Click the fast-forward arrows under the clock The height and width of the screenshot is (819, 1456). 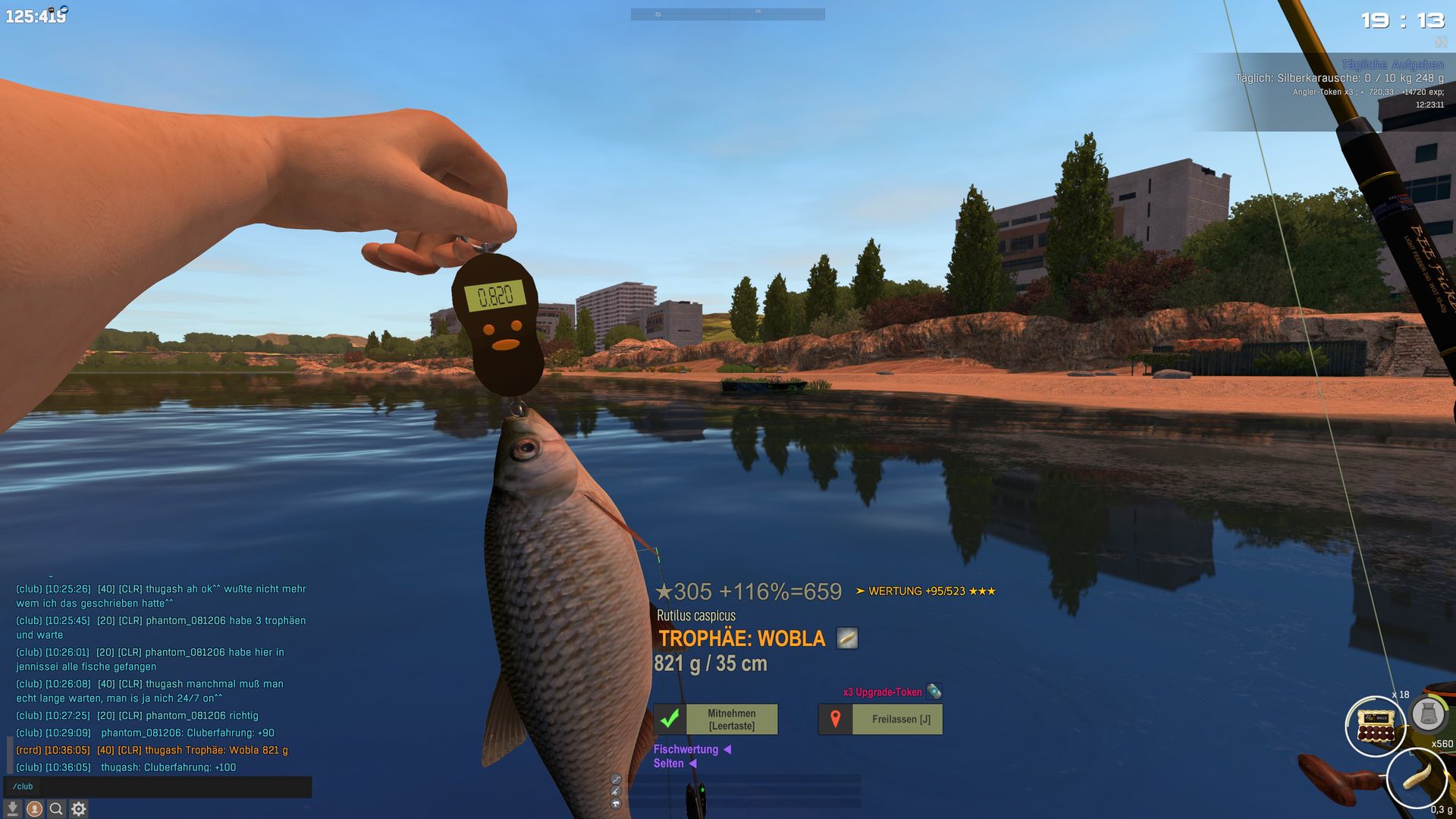click(x=1440, y=42)
